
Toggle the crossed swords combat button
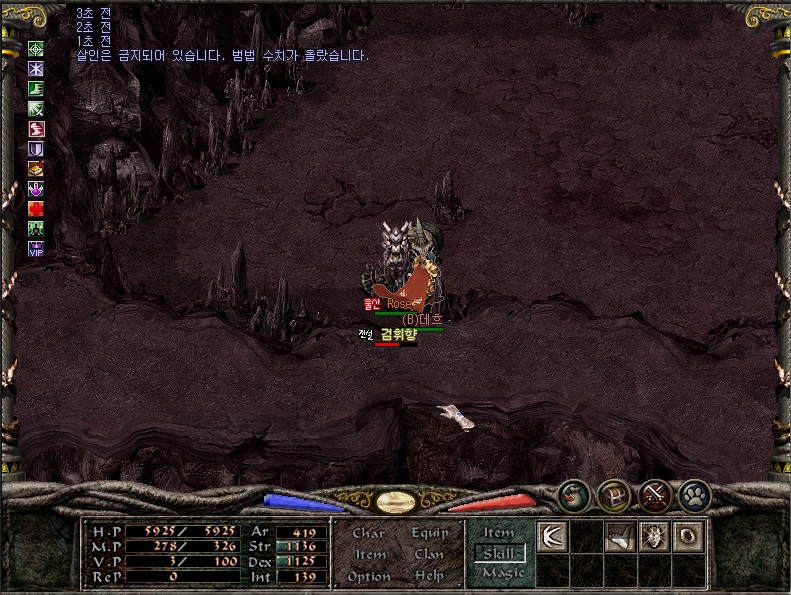(x=654, y=494)
